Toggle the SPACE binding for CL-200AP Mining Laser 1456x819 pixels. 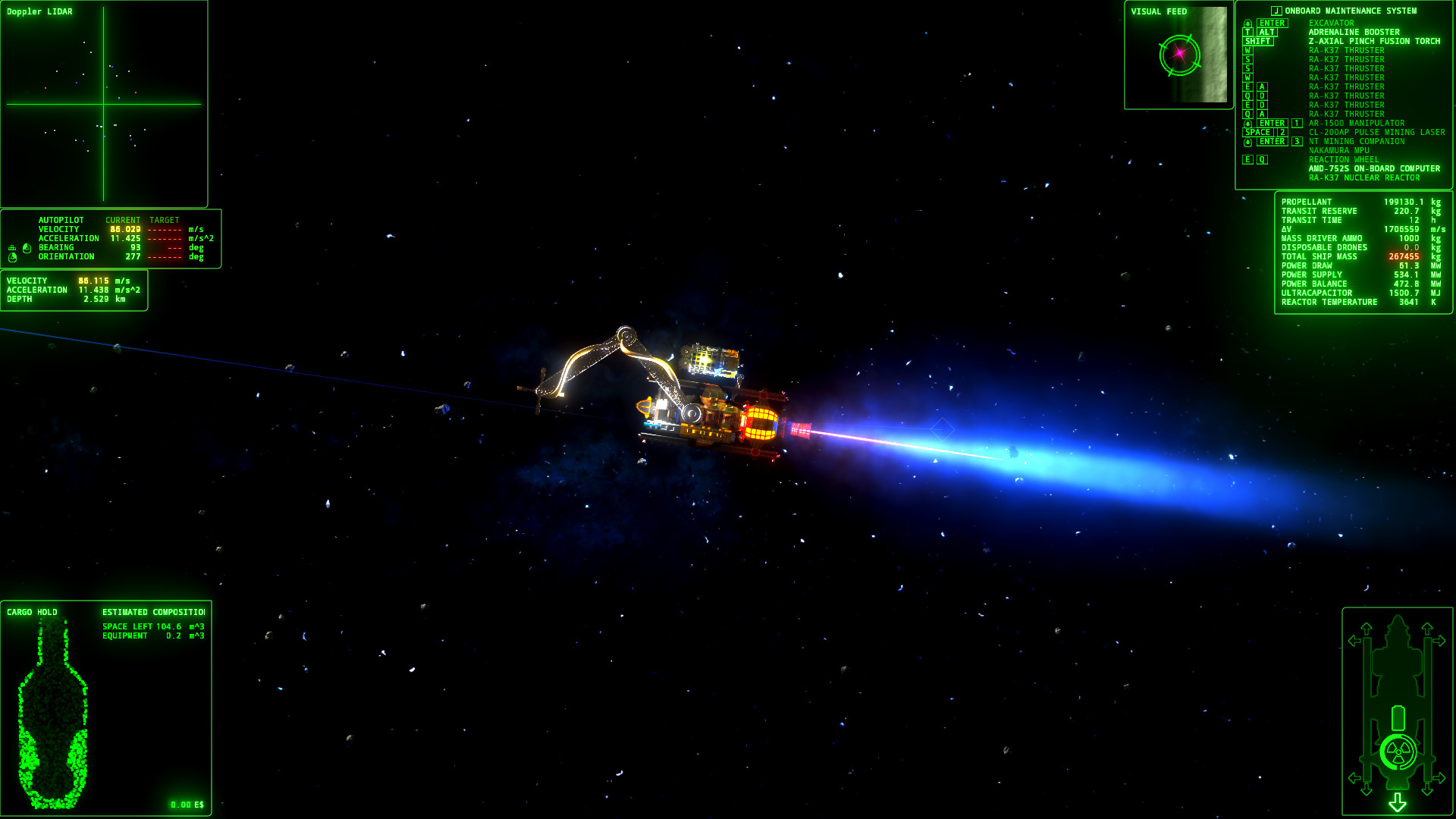click(x=1256, y=132)
